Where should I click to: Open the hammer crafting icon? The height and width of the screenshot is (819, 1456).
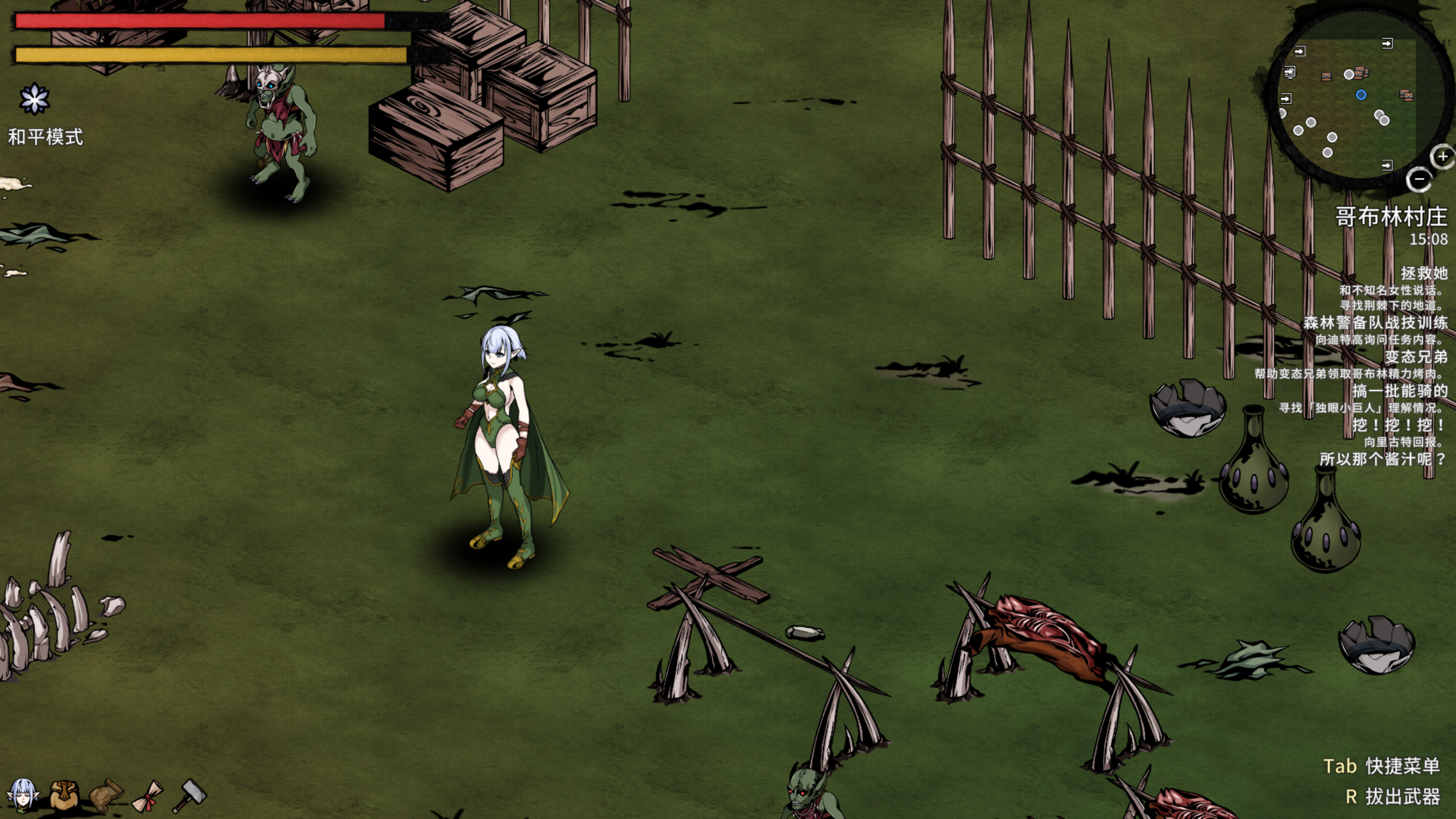coord(190,794)
